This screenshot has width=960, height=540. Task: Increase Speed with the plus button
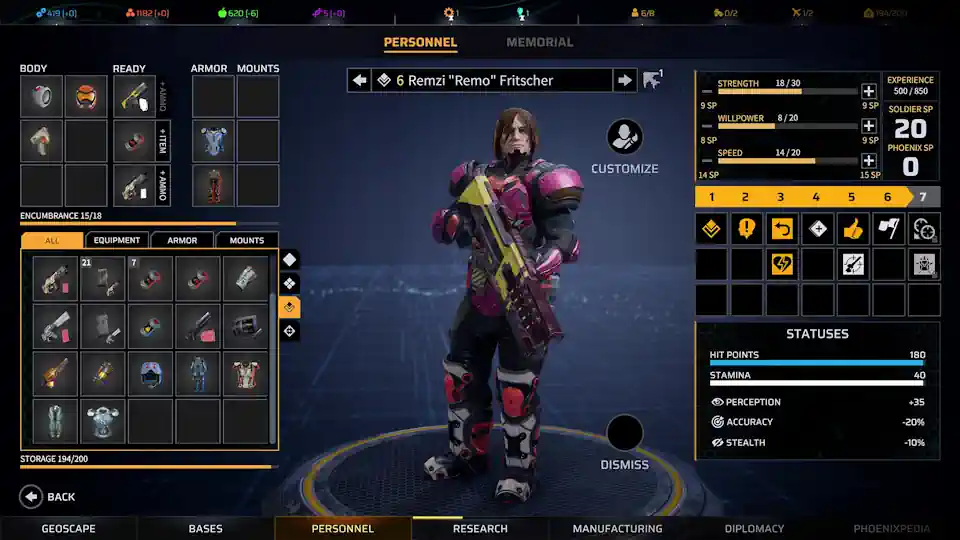(869, 161)
